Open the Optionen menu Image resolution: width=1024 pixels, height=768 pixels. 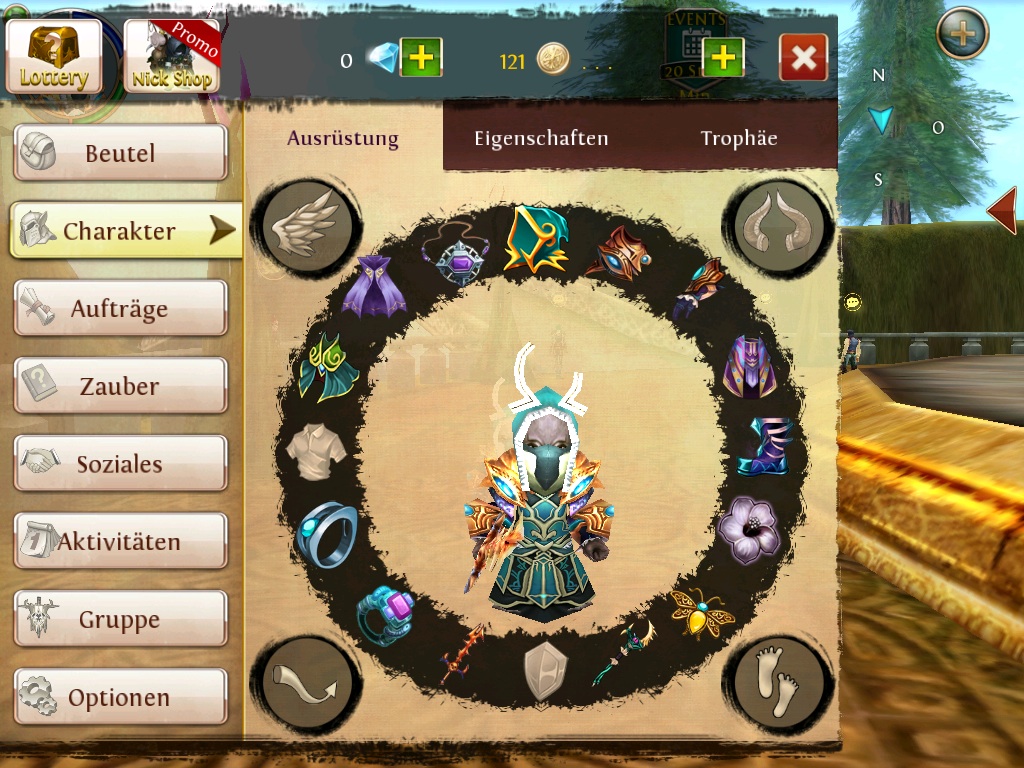(x=120, y=697)
